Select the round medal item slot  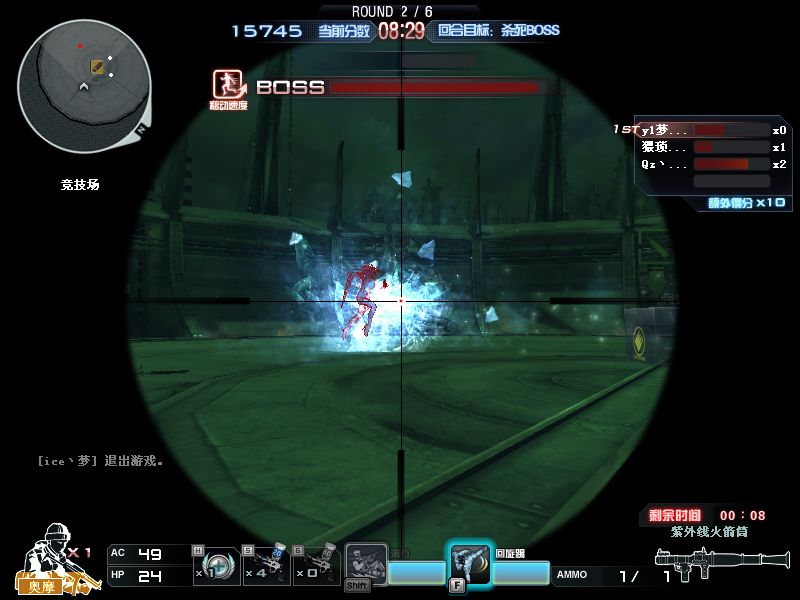[x=217, y=566]
